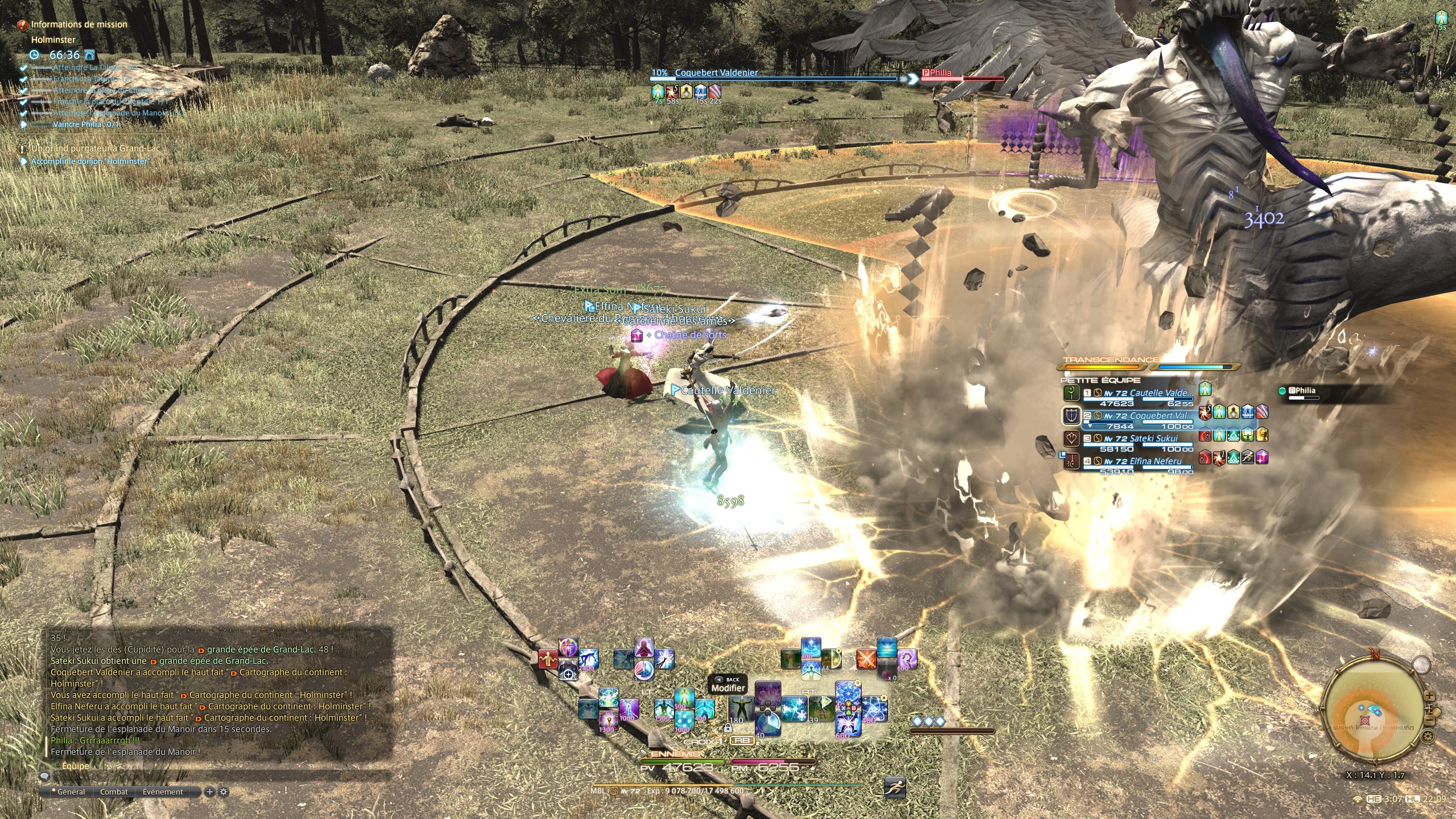Toggle the sprint running-figure icon
The height and width of the screenshot is (819, 1456).
(x=895, y=788)
